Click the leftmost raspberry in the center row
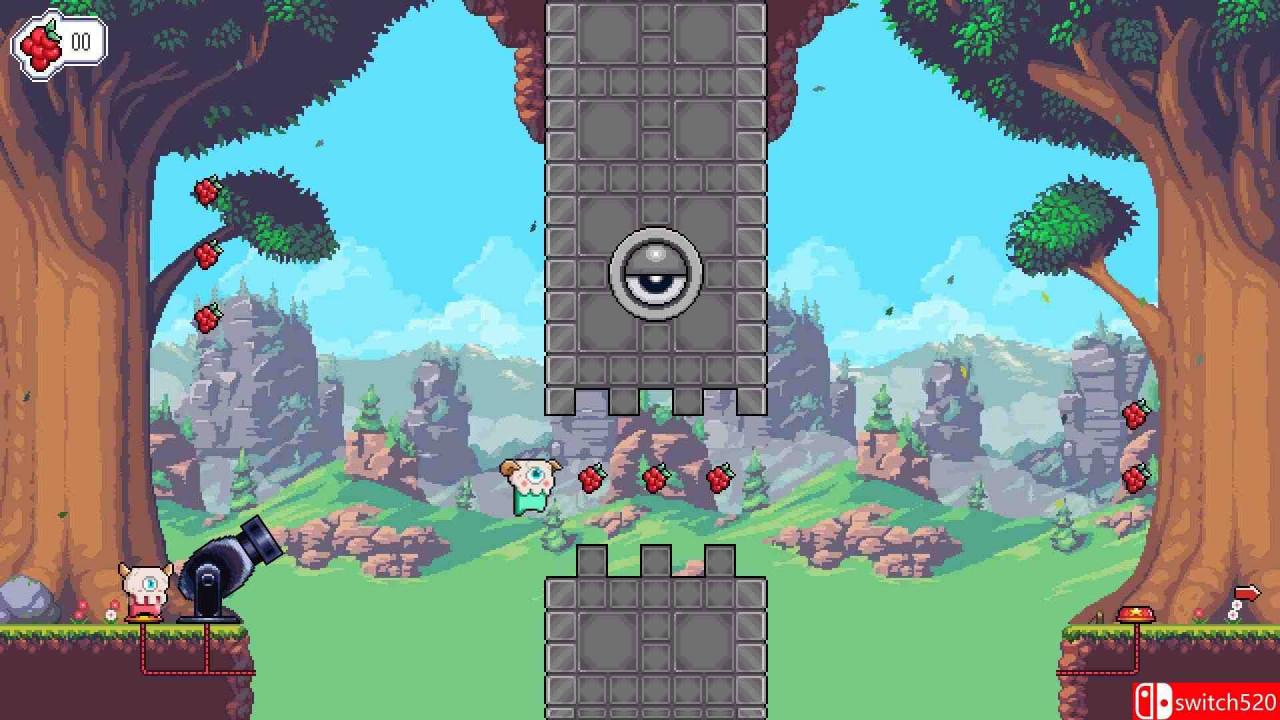Image resolution: width=1280 pixels, height=720 pixels. (590, 478)
